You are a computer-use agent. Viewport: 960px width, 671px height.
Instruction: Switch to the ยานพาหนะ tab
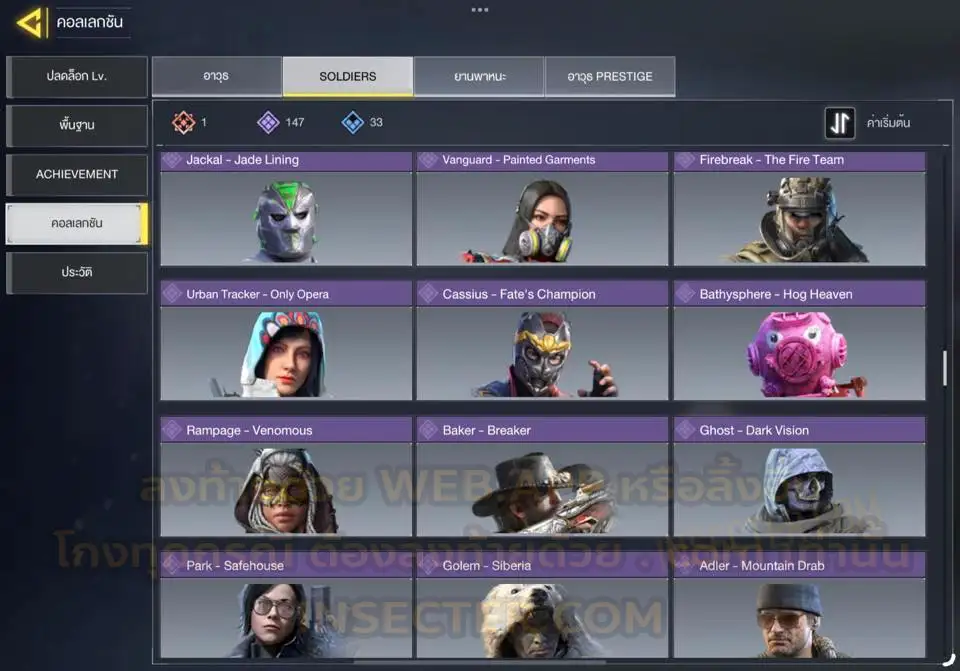coord(479,76)
